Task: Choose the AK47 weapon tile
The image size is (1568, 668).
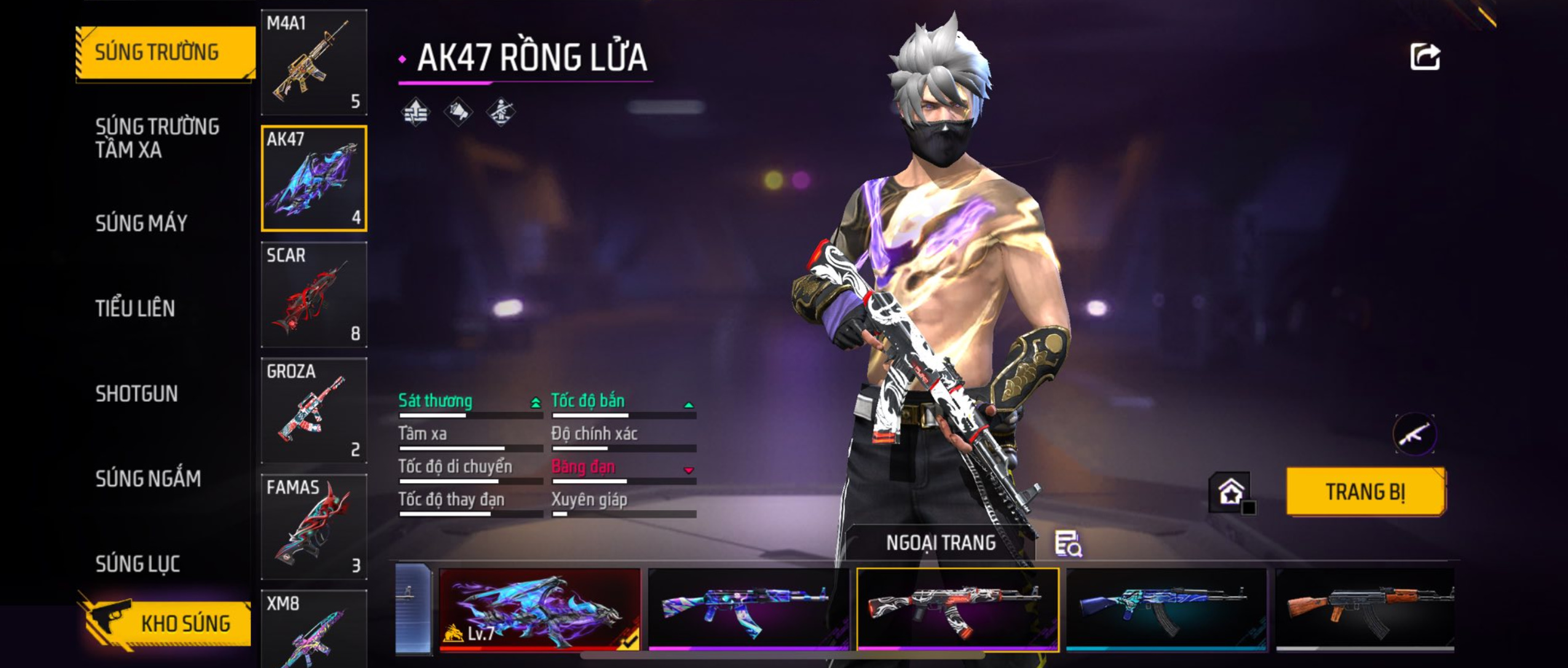Action: coord(314,178)
